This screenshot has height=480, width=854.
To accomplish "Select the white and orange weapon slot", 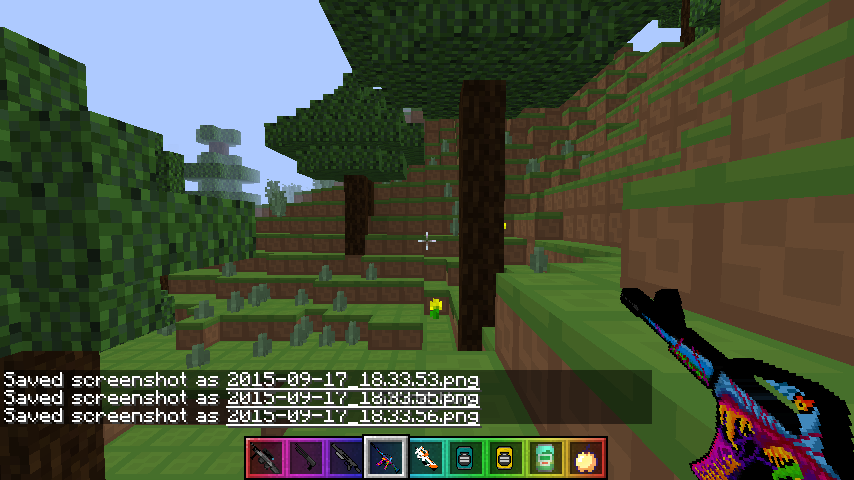I will click(425, 458).
